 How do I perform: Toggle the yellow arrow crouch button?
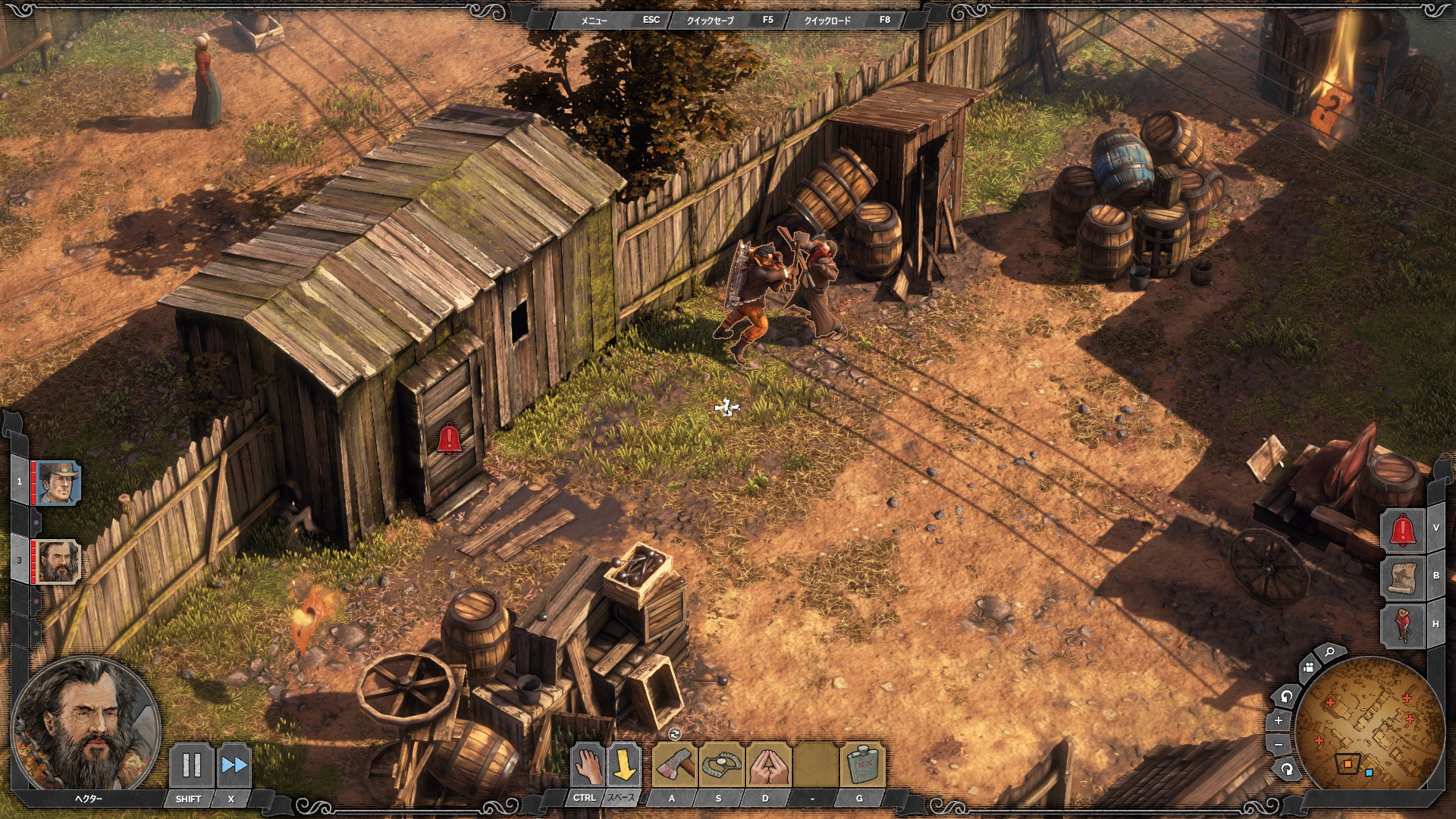pos(623,765)
